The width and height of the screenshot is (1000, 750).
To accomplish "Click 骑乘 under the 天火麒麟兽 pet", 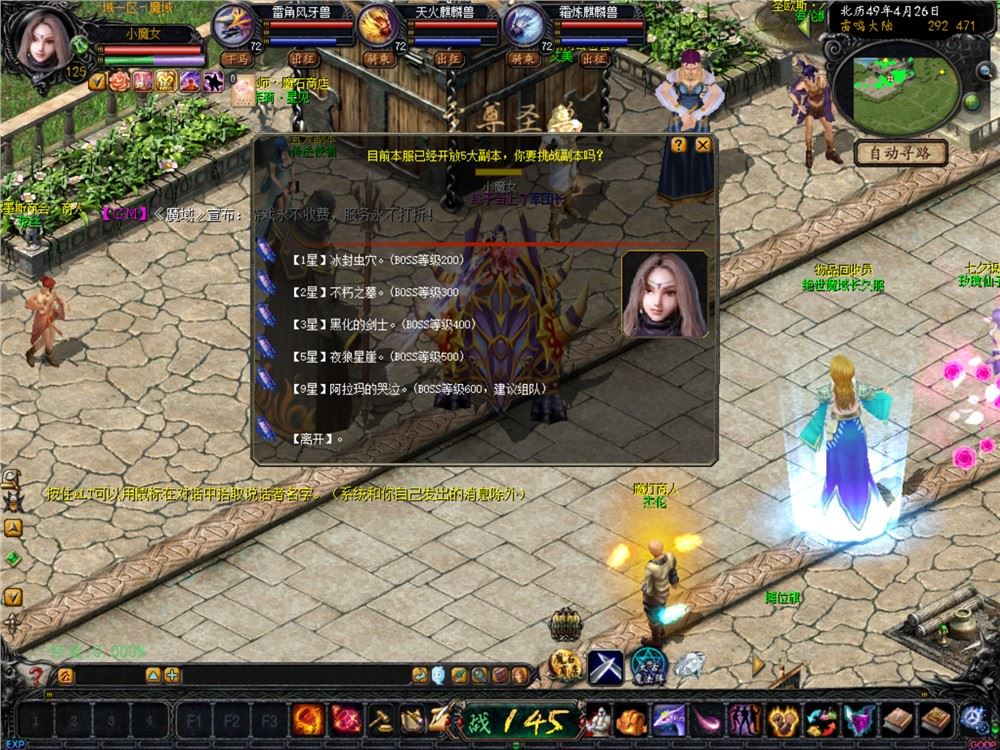I will (x=380, y=59).
